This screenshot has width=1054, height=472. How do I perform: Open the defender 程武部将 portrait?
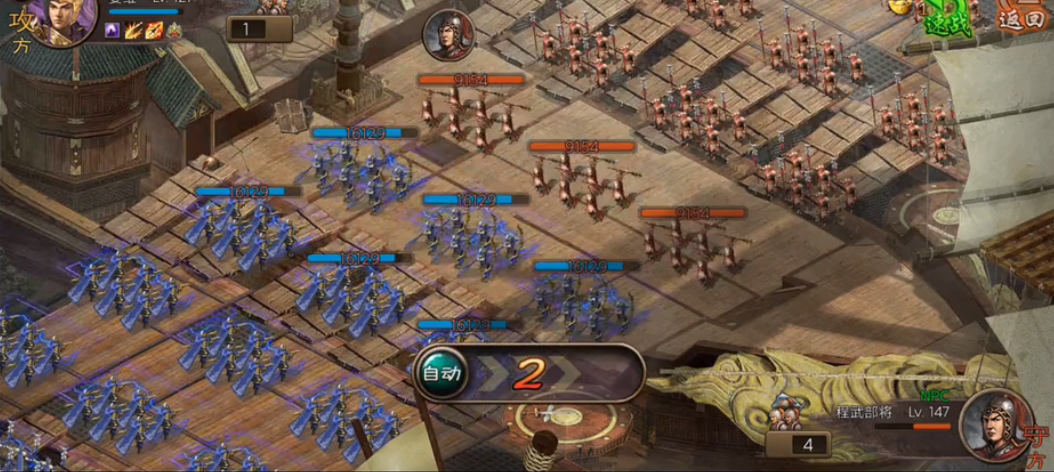click(x=996, y=423)
